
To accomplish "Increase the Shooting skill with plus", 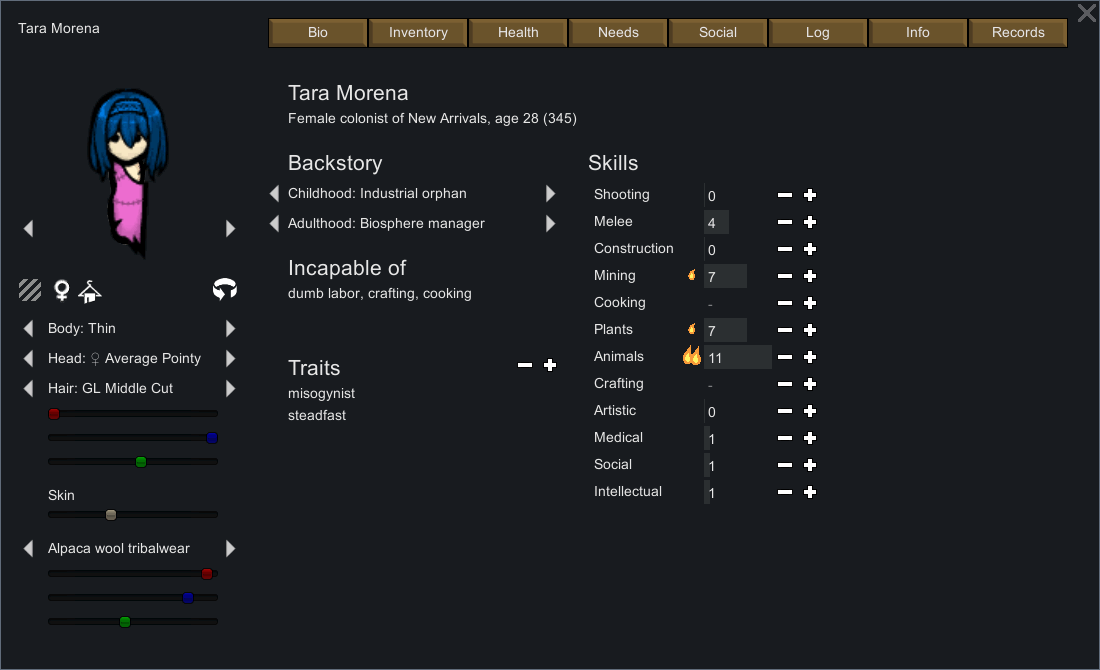I will 810,195.
